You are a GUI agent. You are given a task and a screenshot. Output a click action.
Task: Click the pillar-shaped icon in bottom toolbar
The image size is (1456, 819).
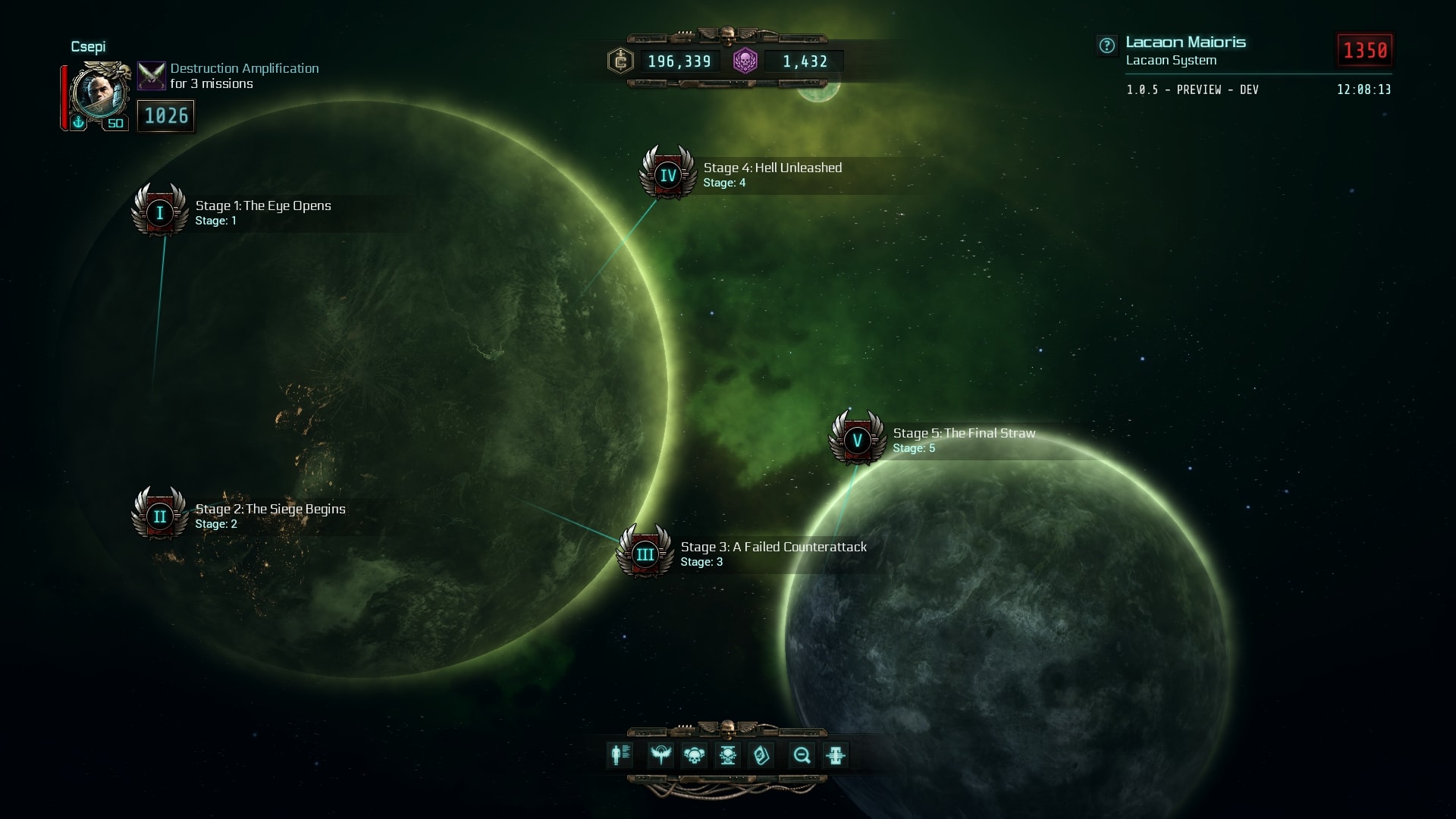tap(835, 755)
